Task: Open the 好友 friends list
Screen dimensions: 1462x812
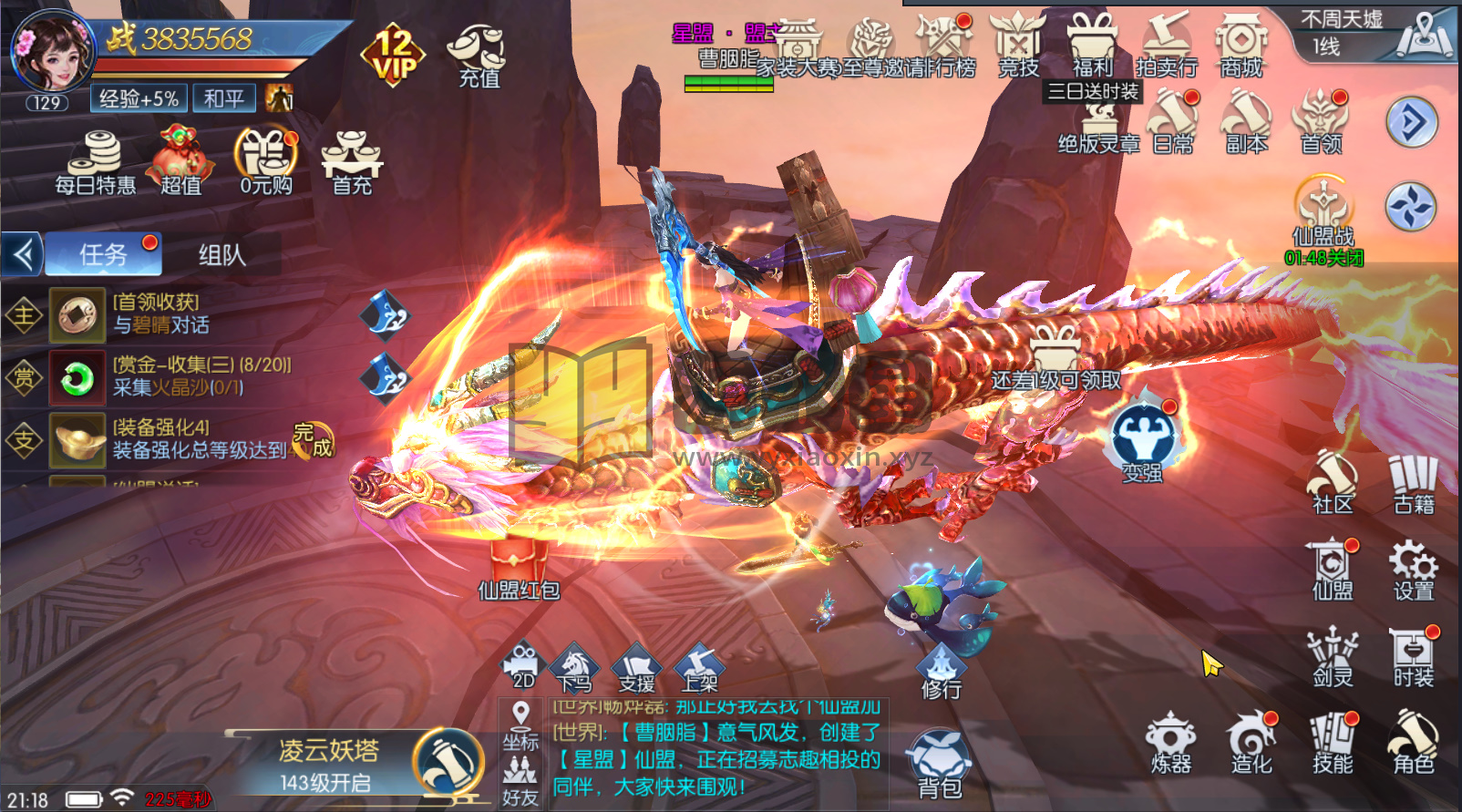Action: [520, 783]
